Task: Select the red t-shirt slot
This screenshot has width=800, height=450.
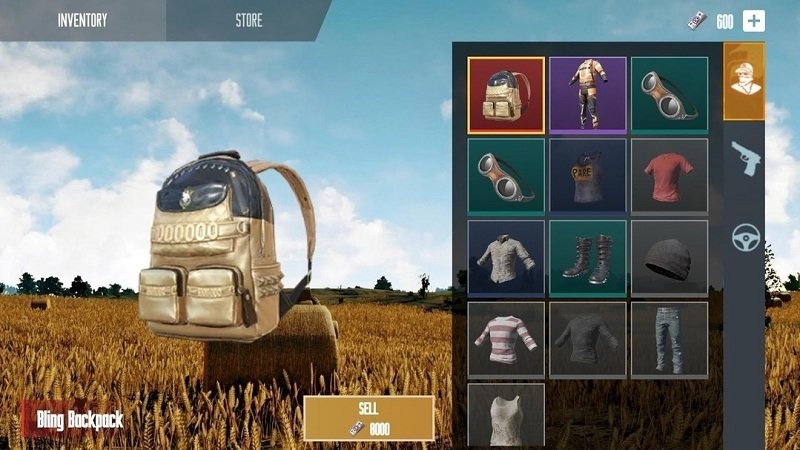Action: (x=669, y=176)
